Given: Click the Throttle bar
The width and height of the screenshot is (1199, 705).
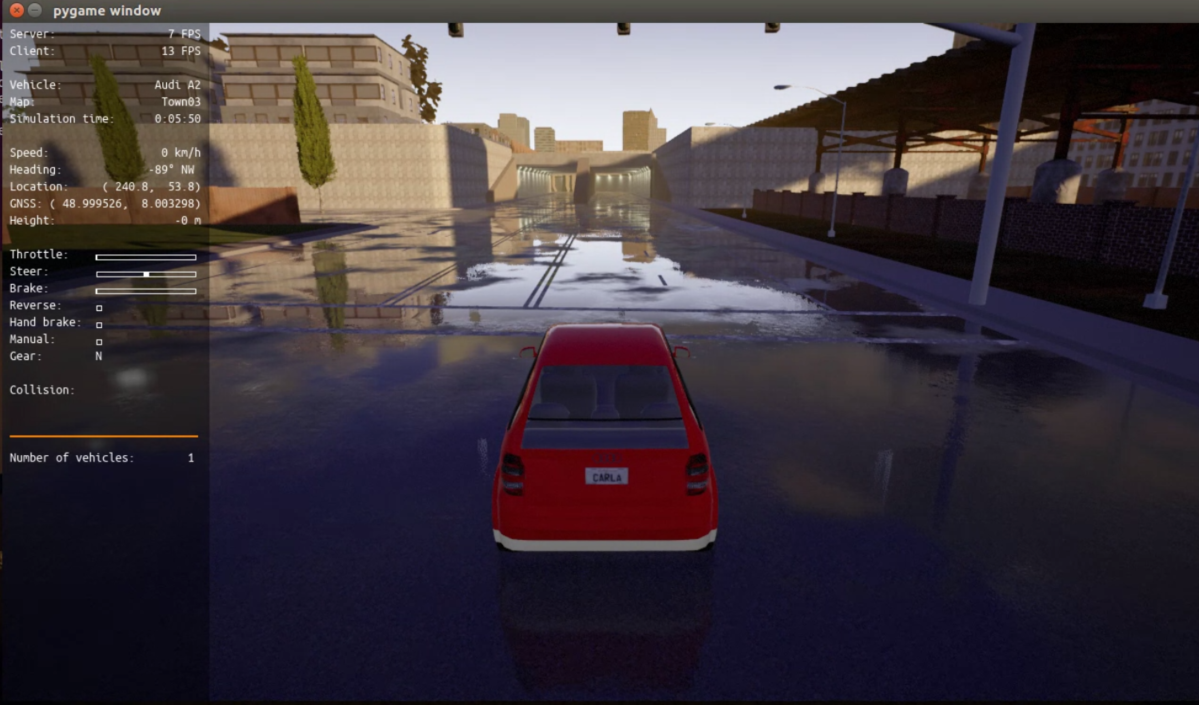Looking at the screenshot, I should [146, 257].
